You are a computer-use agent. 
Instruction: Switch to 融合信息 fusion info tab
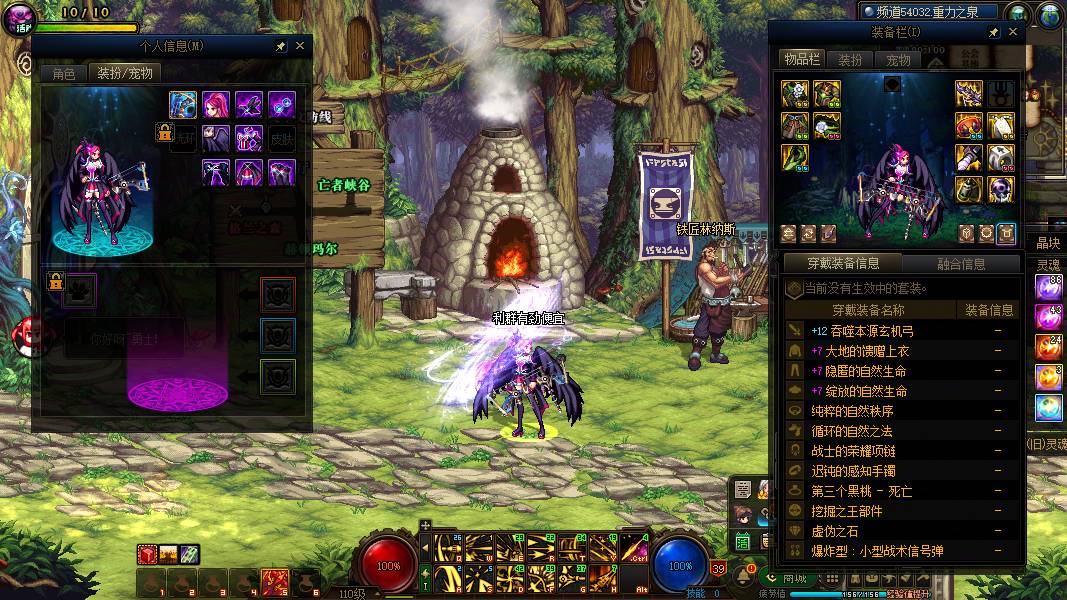coord(961,264)
